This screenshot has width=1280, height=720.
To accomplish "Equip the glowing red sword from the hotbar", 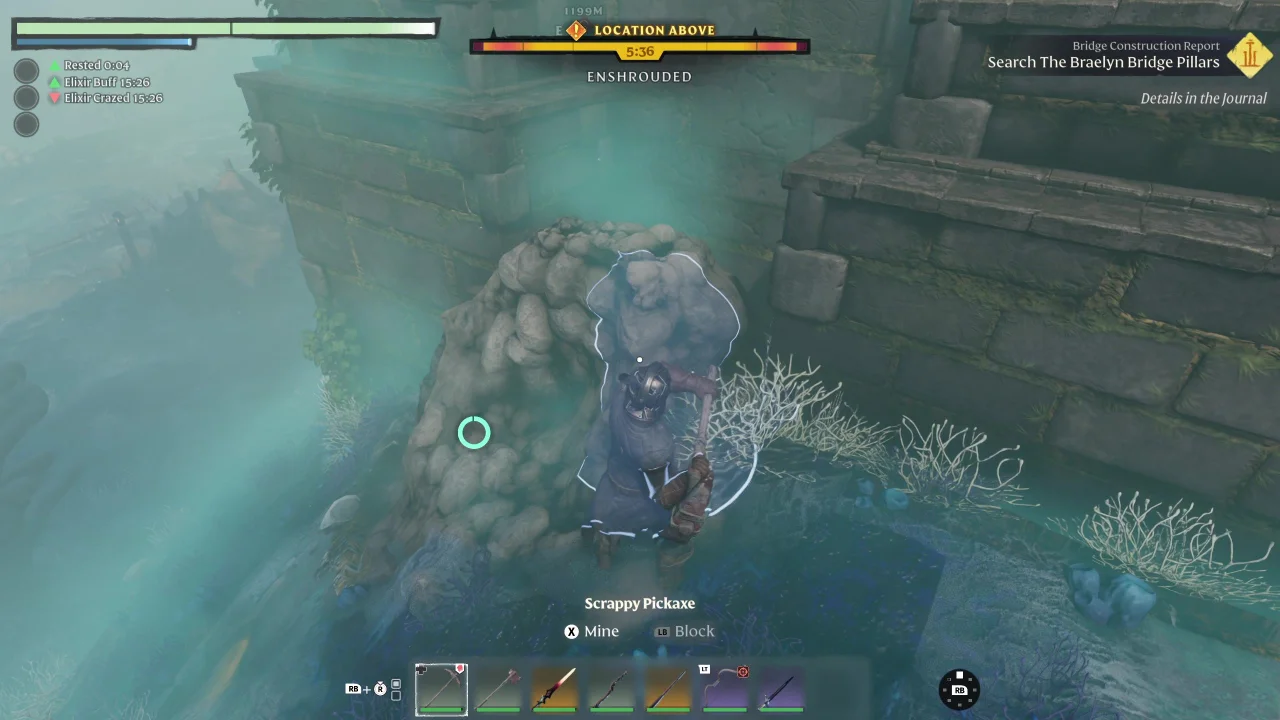I will (555, 689).
